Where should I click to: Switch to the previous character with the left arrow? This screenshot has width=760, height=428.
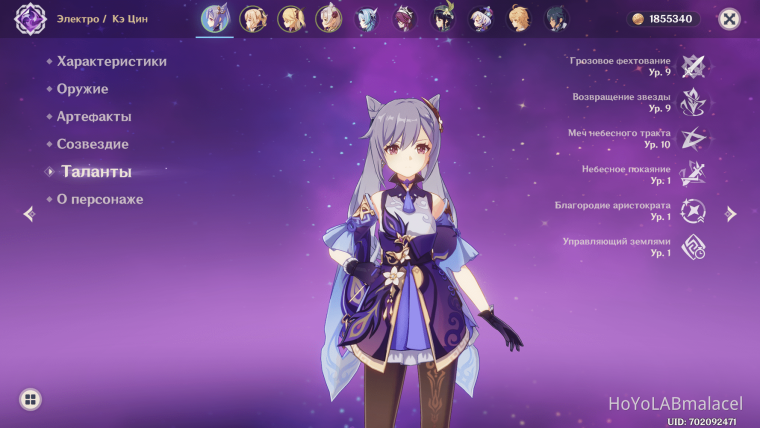(x=28, y=213)
